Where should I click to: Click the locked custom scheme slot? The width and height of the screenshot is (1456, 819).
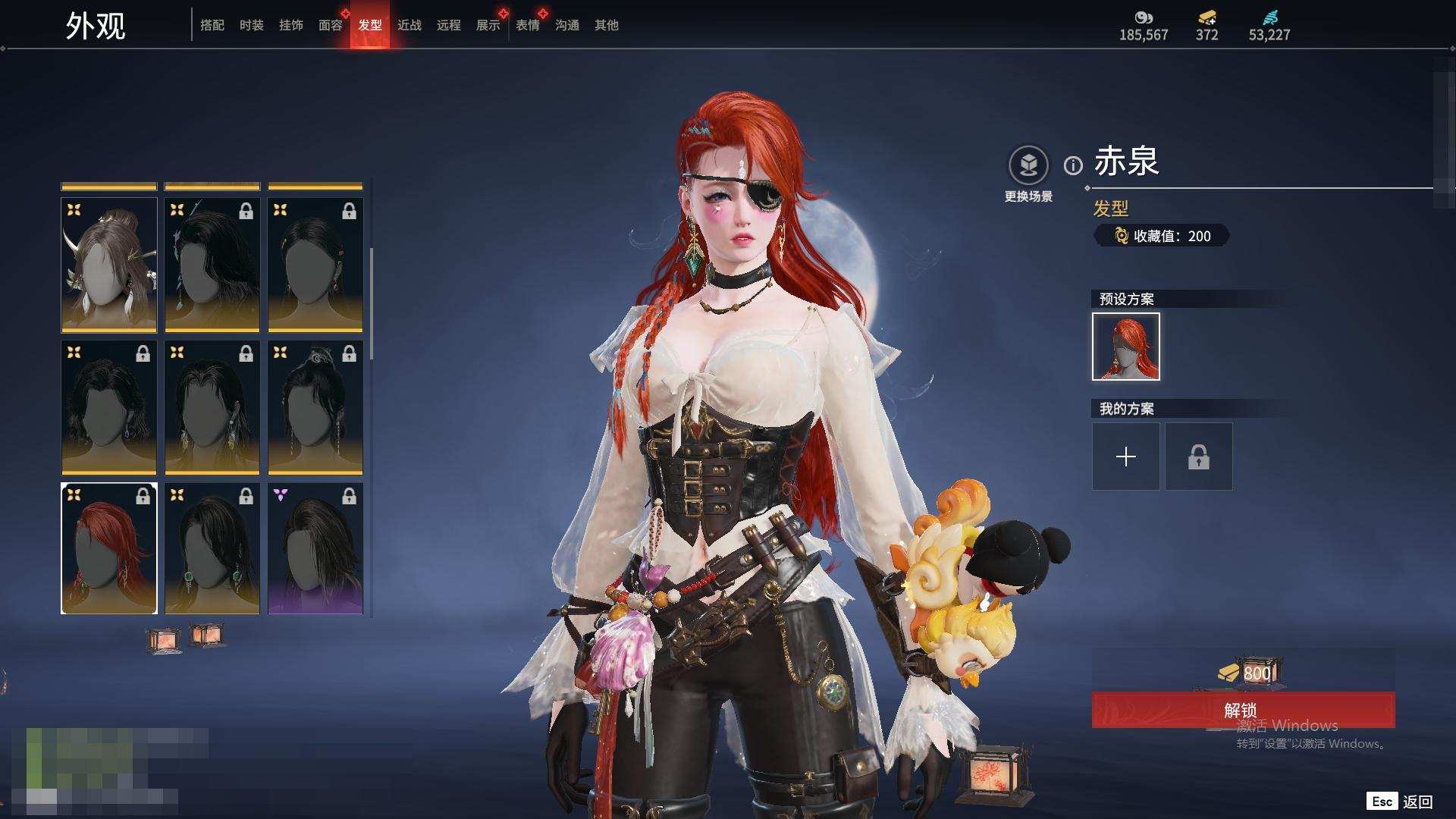[x=1199, y=457]
